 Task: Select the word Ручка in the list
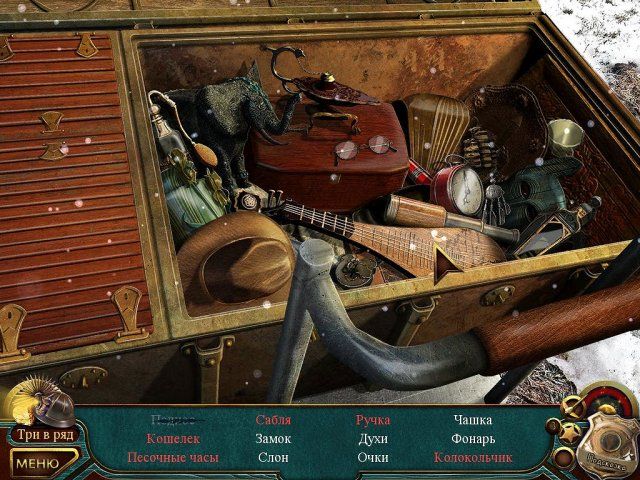click(373, 420)
